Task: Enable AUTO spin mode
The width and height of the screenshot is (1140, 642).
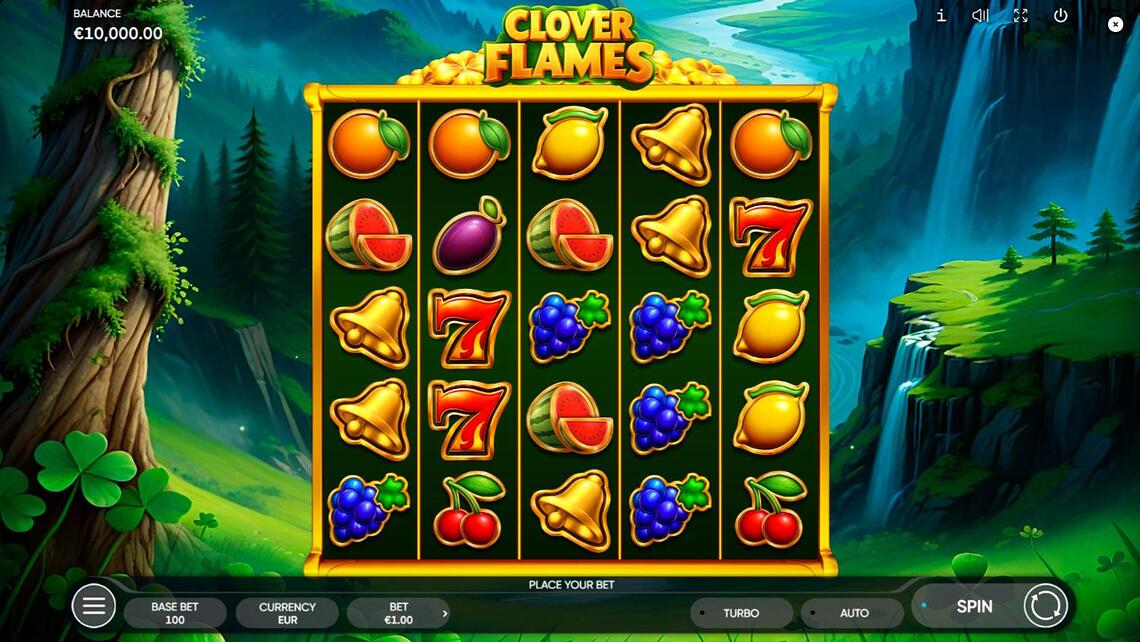Action: click(x=853, y=613)
